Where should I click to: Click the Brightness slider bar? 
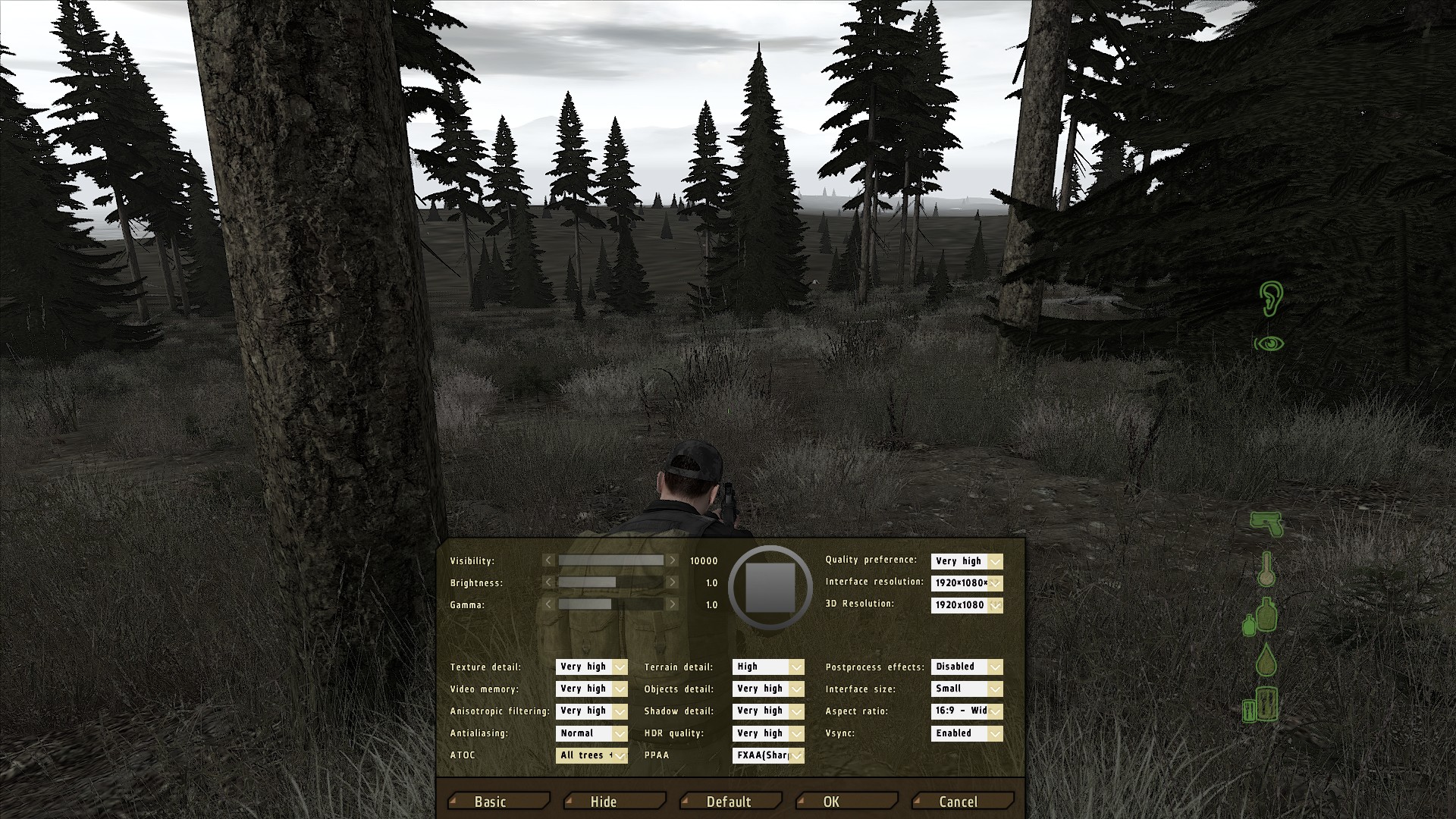pyautogui.click(x=610, y=582)
